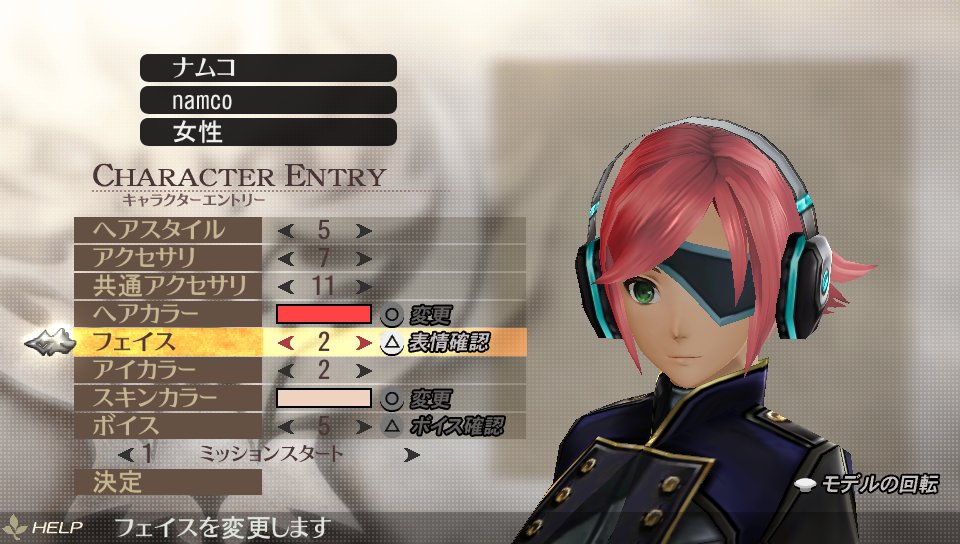The width and height of the screenshot is (960, 544).
Task: Open the HELP option
Action: click(x=44, y=526)
